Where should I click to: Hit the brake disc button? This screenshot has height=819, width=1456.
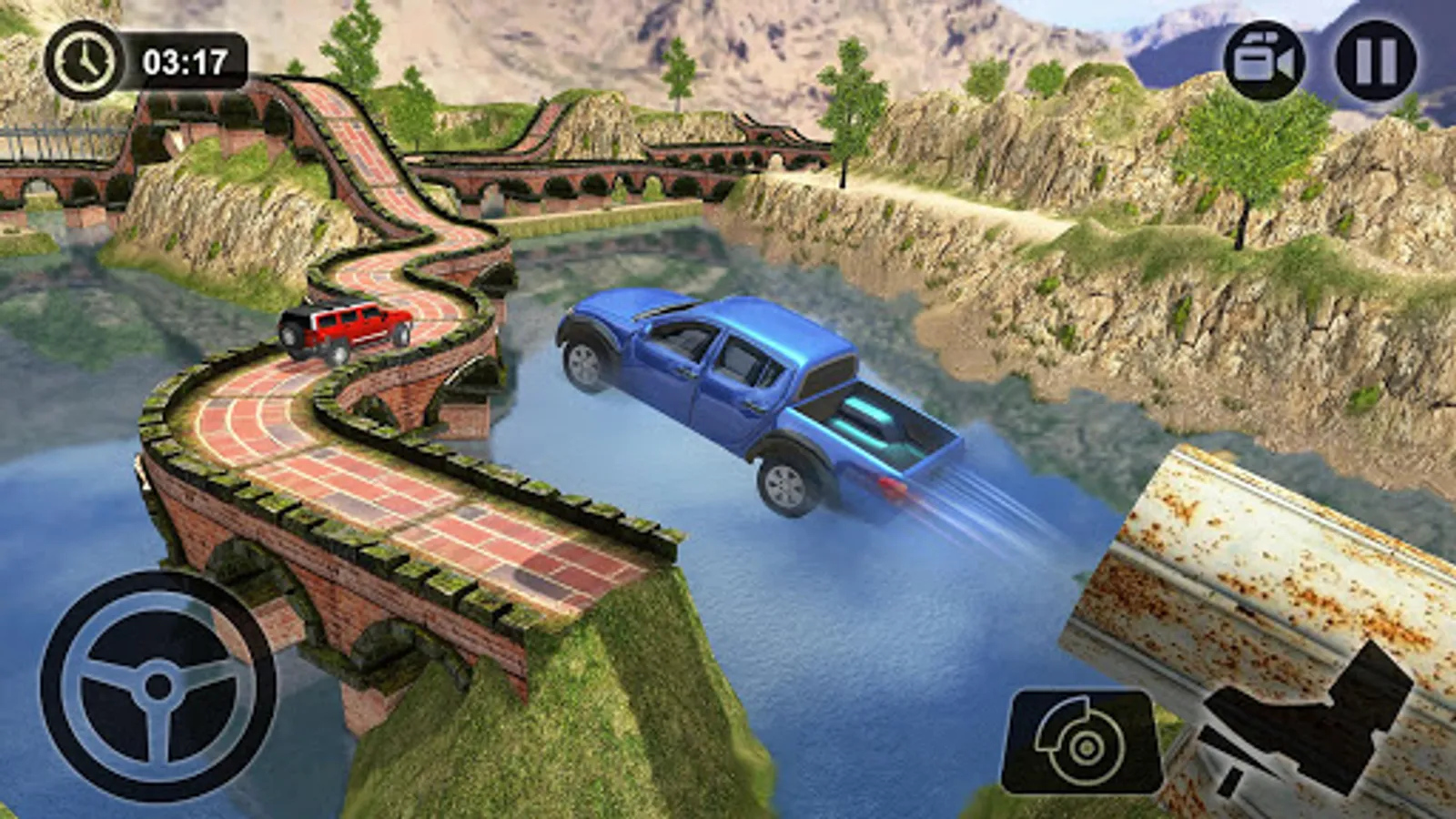(x=1082, y=743)
